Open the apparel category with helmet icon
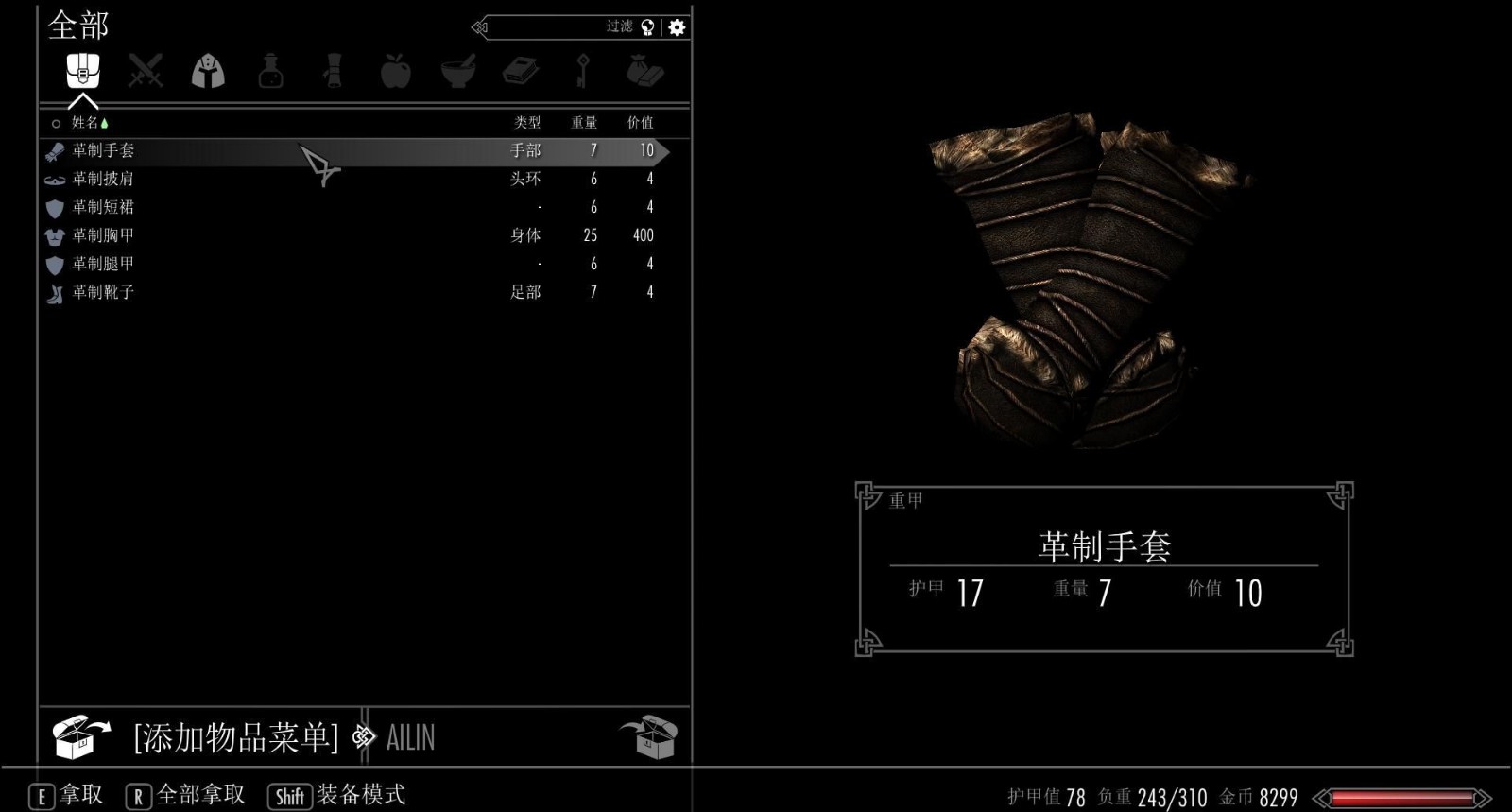1512x812 pixels. pos(208,72)
